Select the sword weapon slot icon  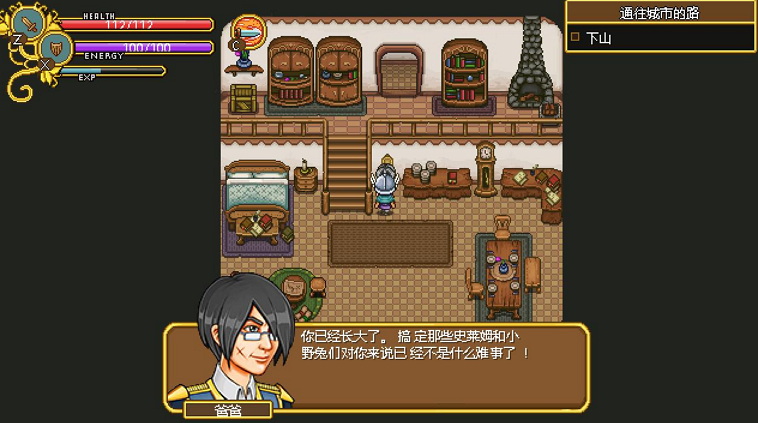coord(29,23)
